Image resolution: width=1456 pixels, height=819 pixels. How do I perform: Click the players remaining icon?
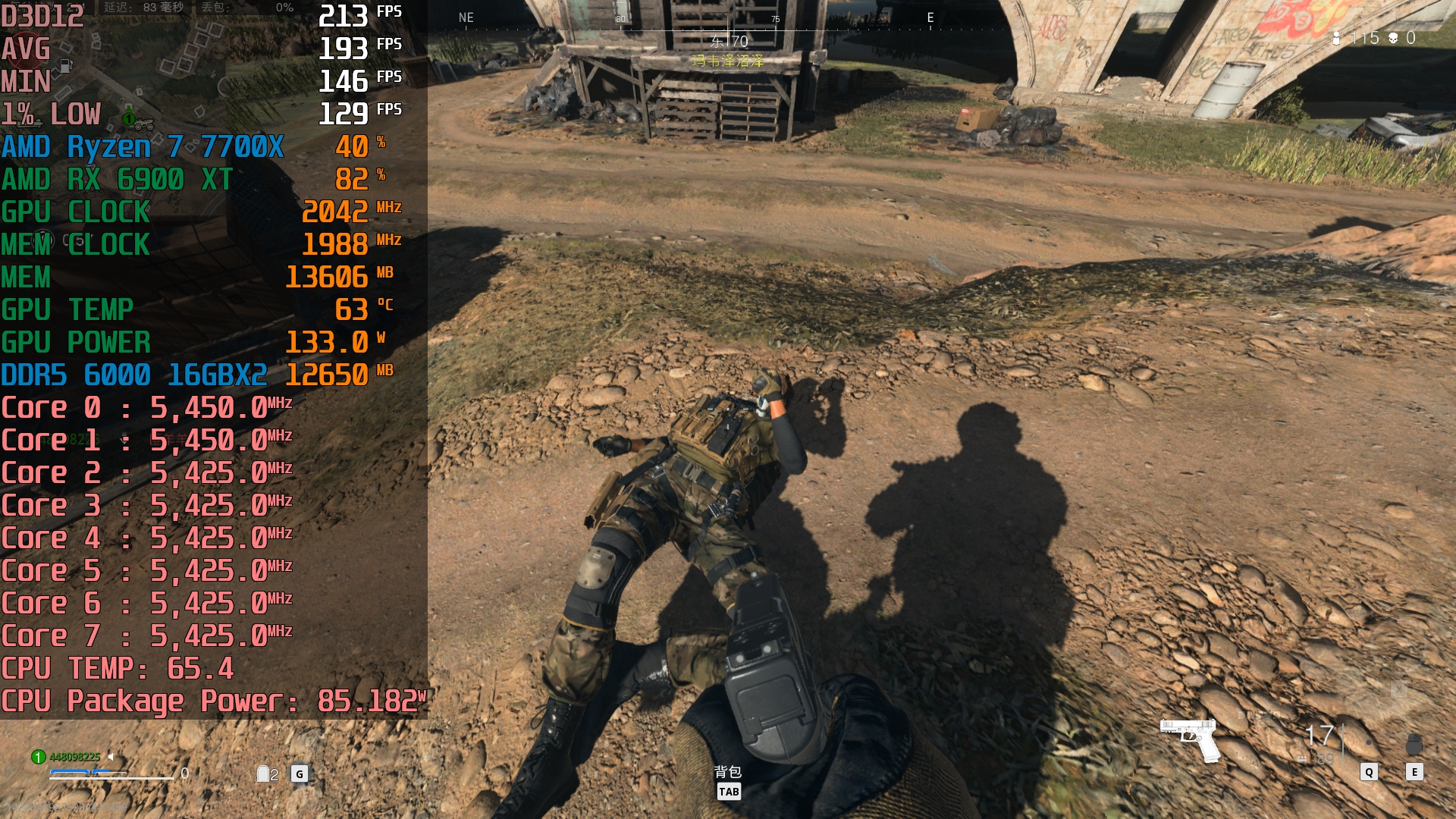click(1336, 38)
